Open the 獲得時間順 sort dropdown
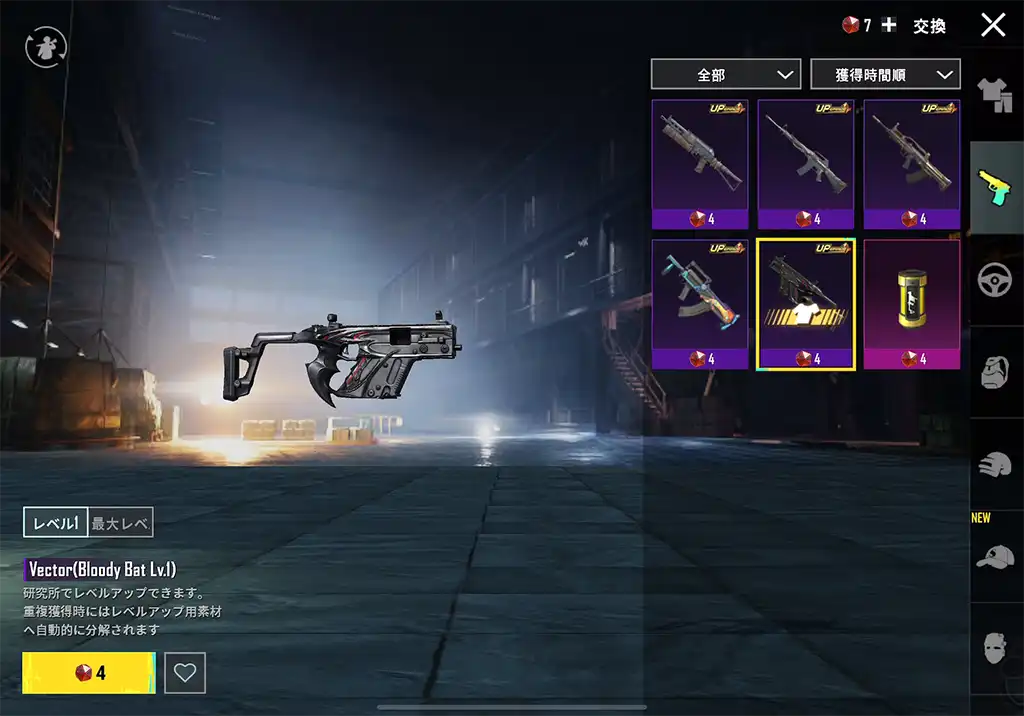This screenshot has width=1024, height=716. 885,74
